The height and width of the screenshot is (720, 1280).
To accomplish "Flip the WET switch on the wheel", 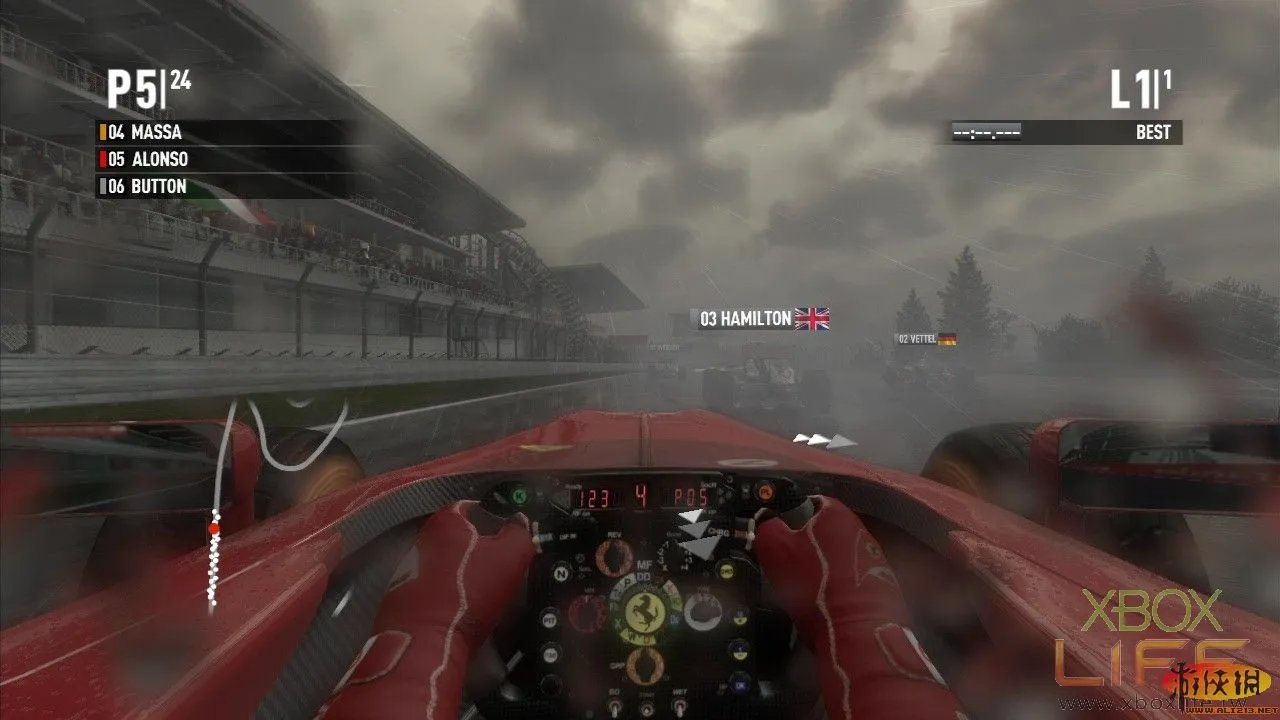I will click(679, 706).
